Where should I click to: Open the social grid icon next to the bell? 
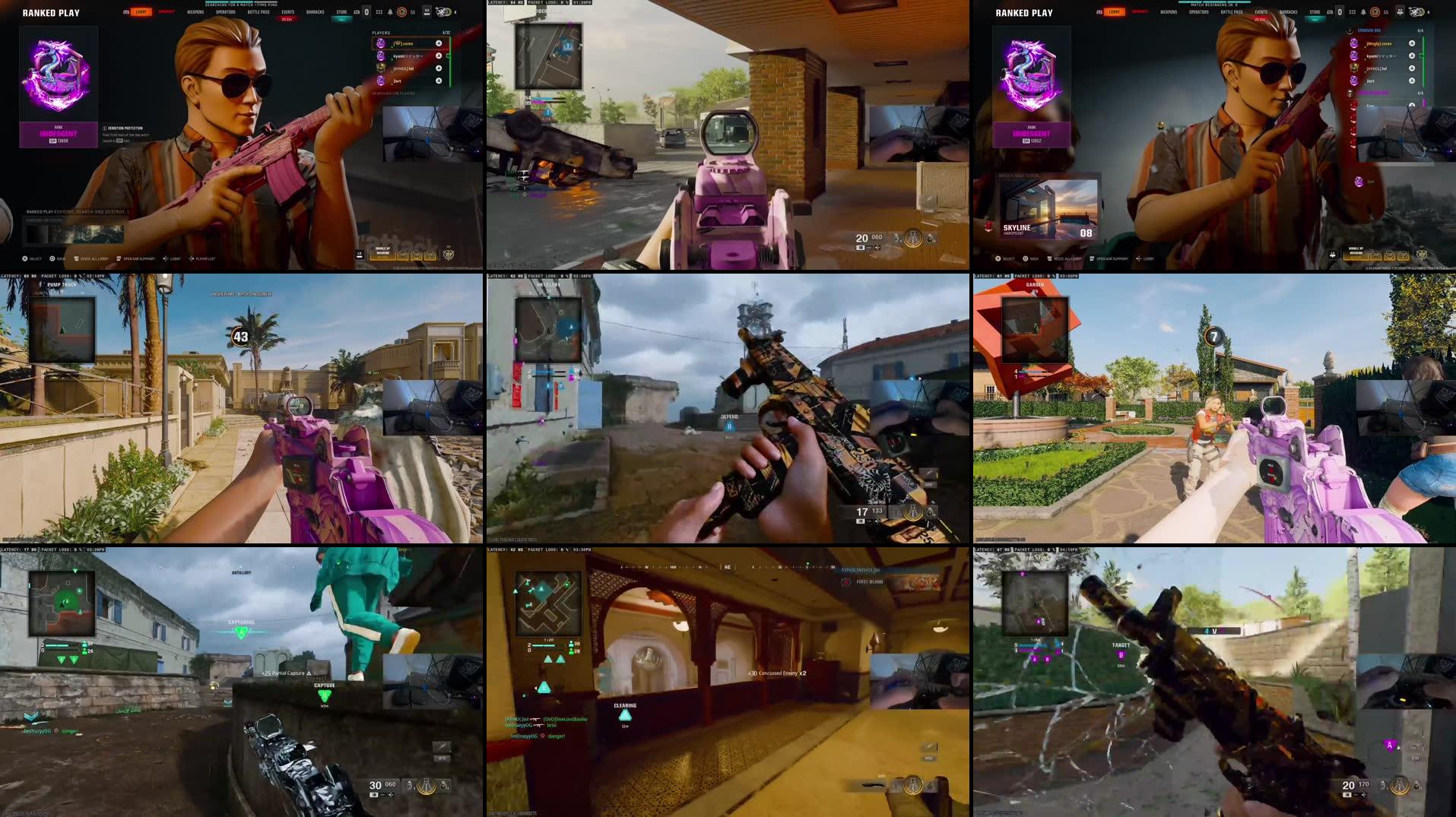click(x=379, y=12)
